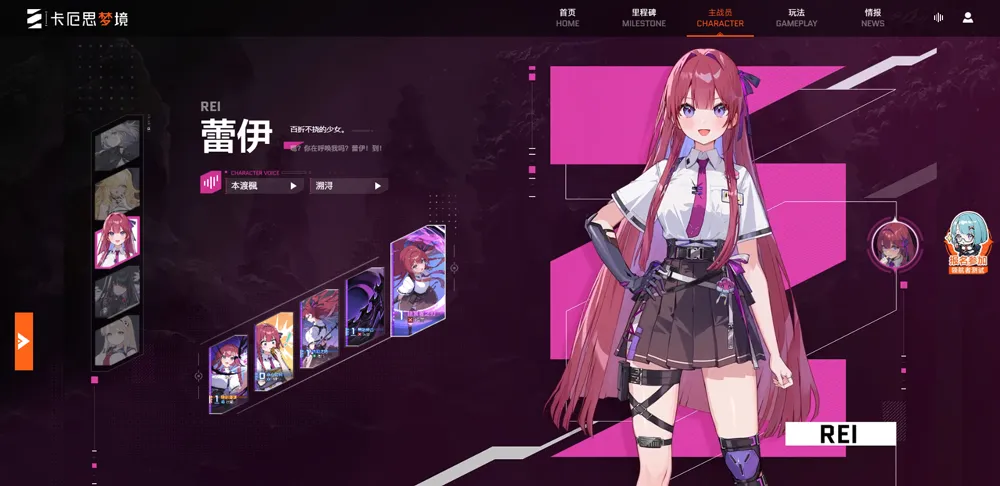
Task: Open the user account profile icon
Action: (968, 17)
